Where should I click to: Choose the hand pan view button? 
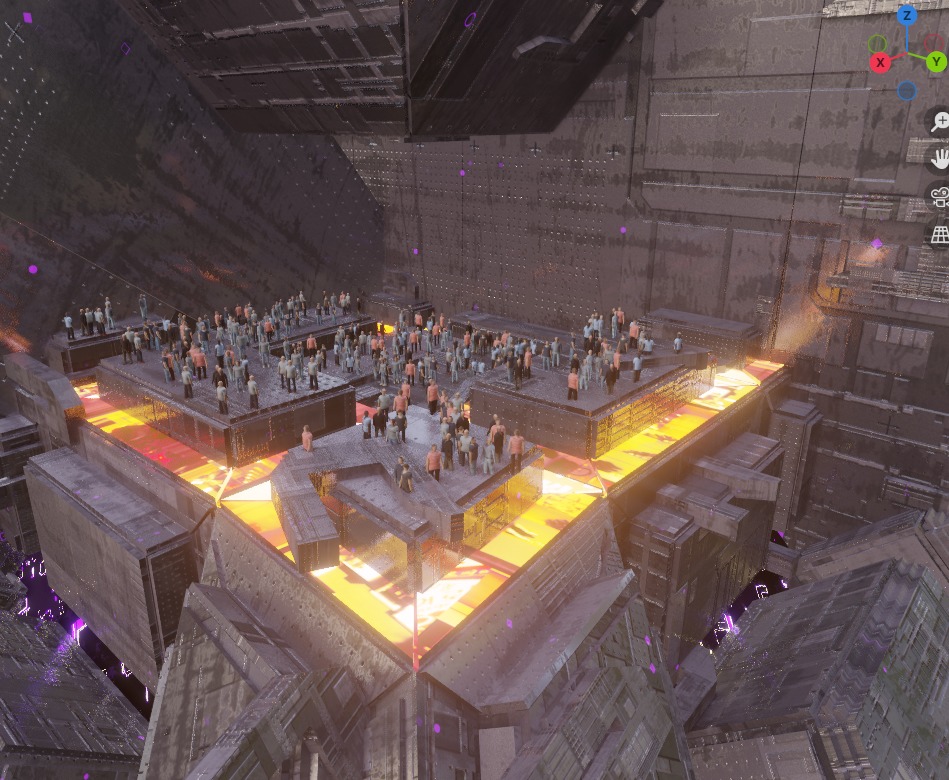point(940,159)
